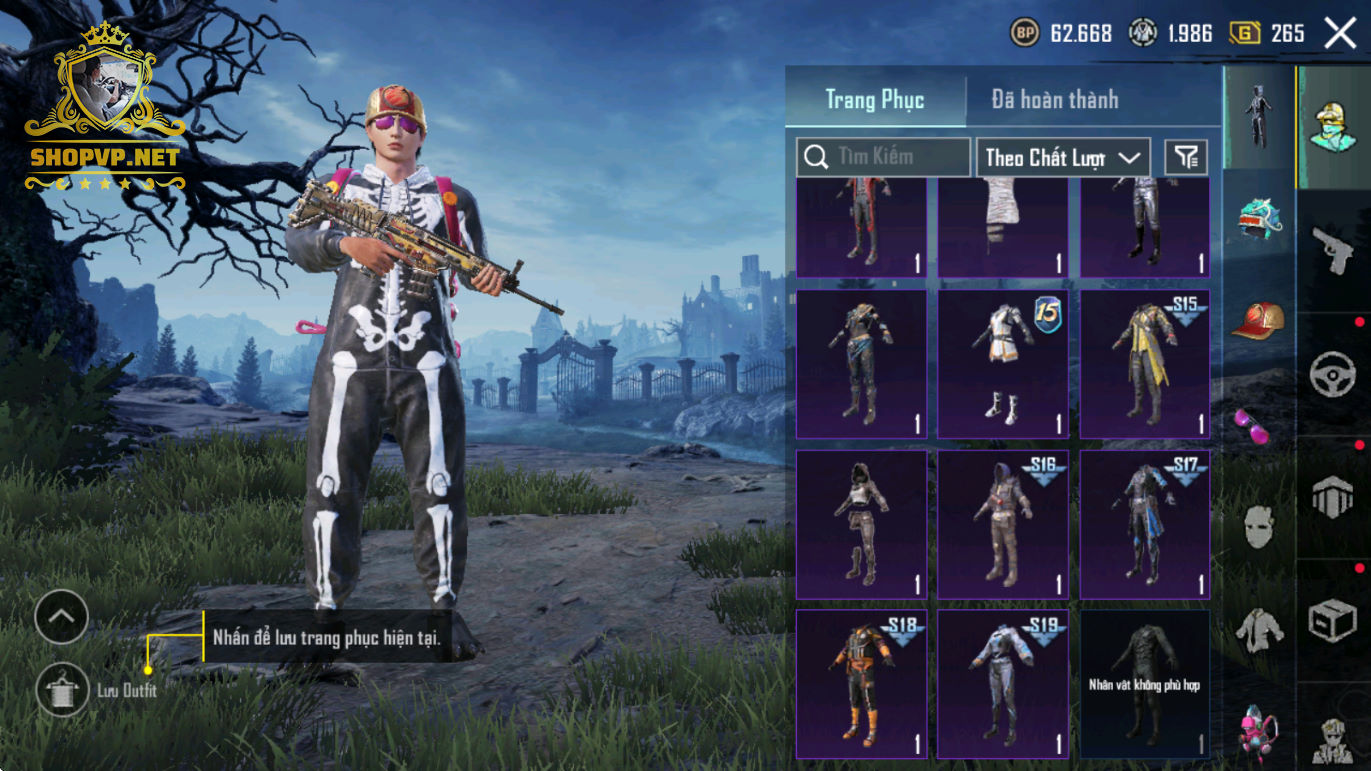The image size is (1371, 771).
Task: Save current look with Lưu Outfit
Action: coord(62,690)
